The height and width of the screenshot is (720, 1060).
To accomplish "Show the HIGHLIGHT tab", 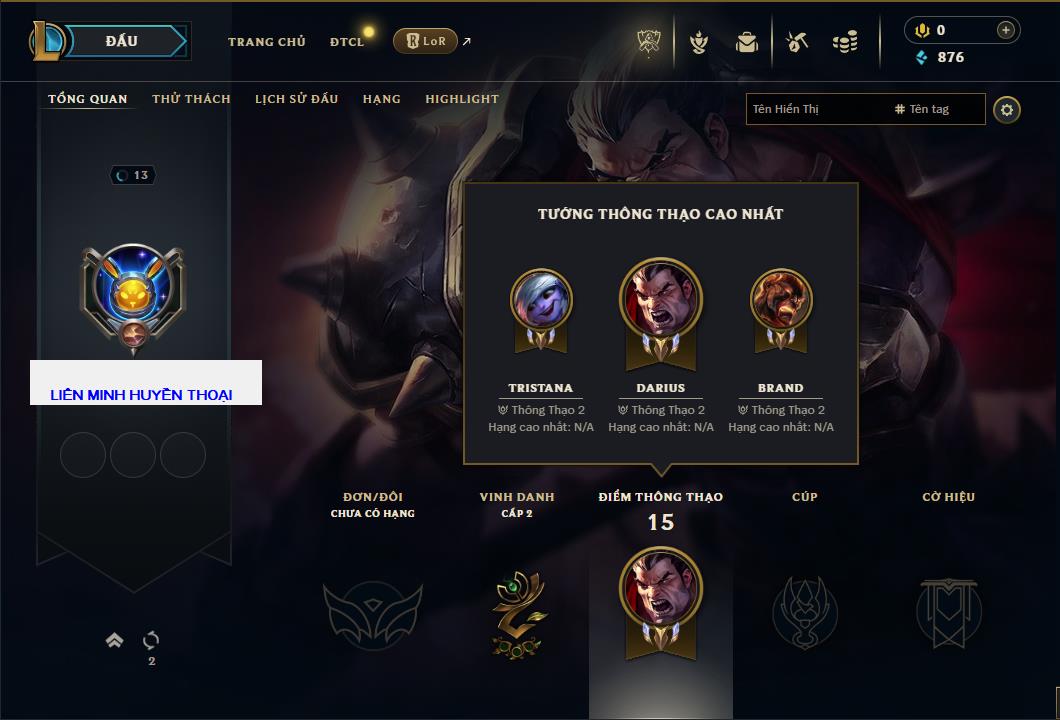I will 461,99.
